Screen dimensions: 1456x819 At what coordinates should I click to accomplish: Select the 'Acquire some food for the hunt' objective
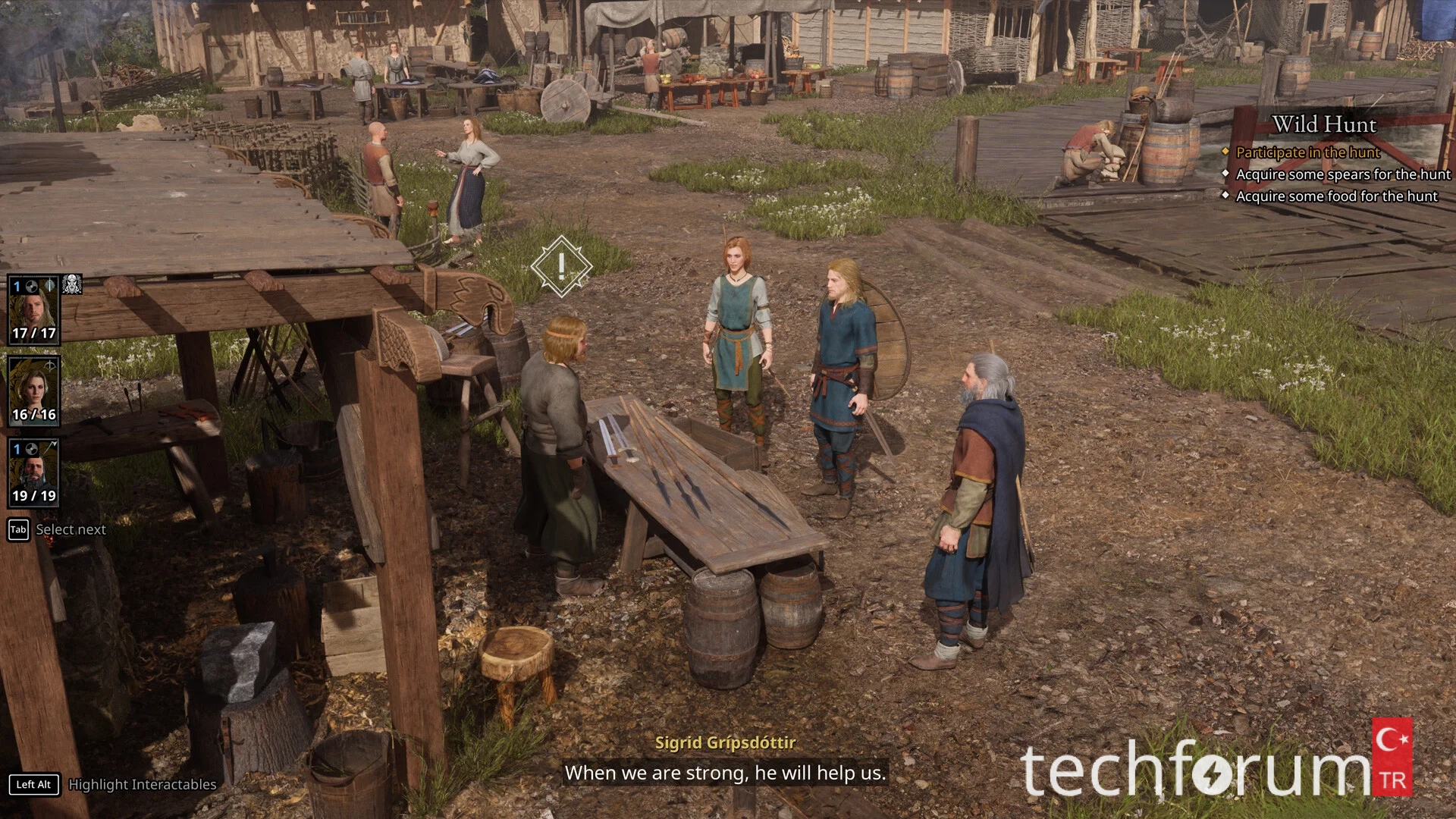[x=1336, y=196]
